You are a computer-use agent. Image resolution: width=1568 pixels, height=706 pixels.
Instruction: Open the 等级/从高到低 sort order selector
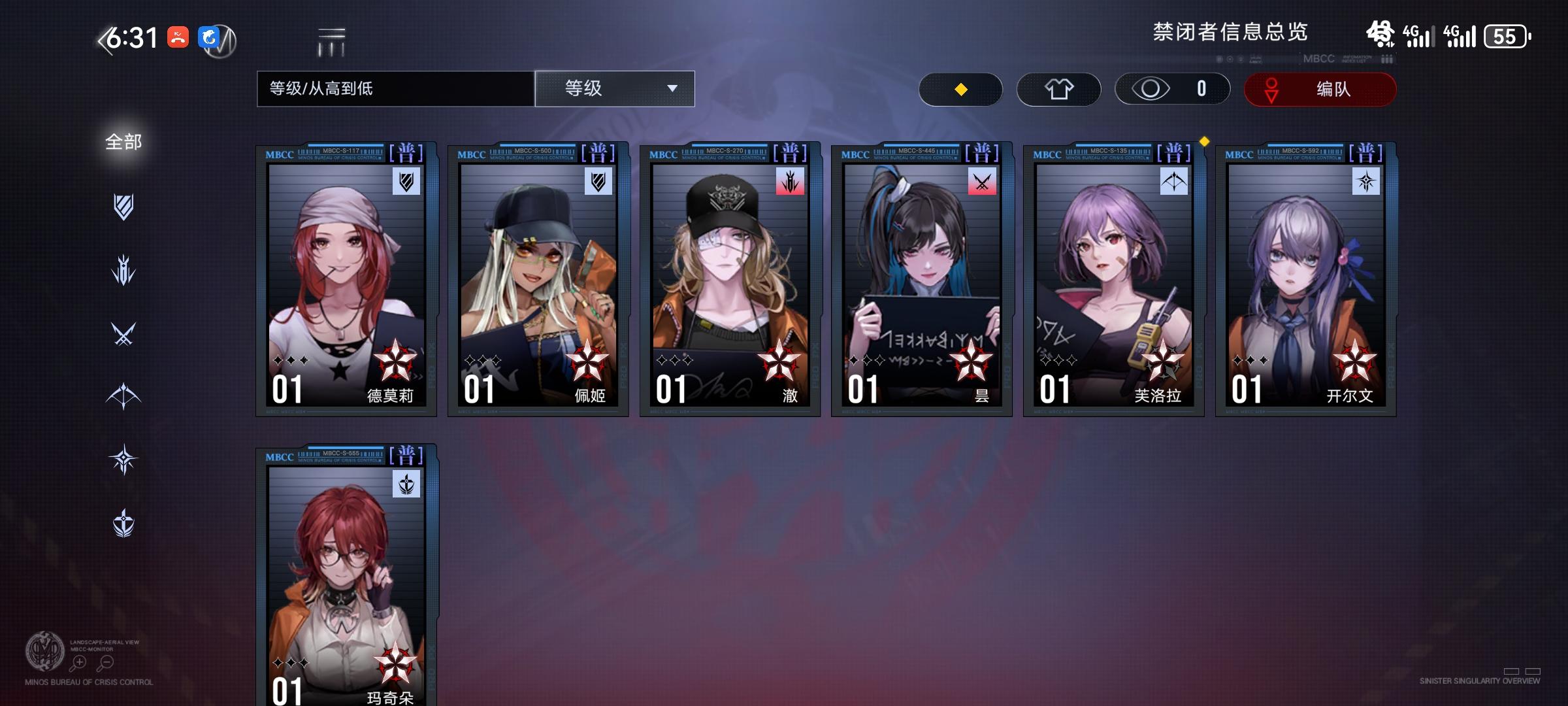(x=395, y=89)
